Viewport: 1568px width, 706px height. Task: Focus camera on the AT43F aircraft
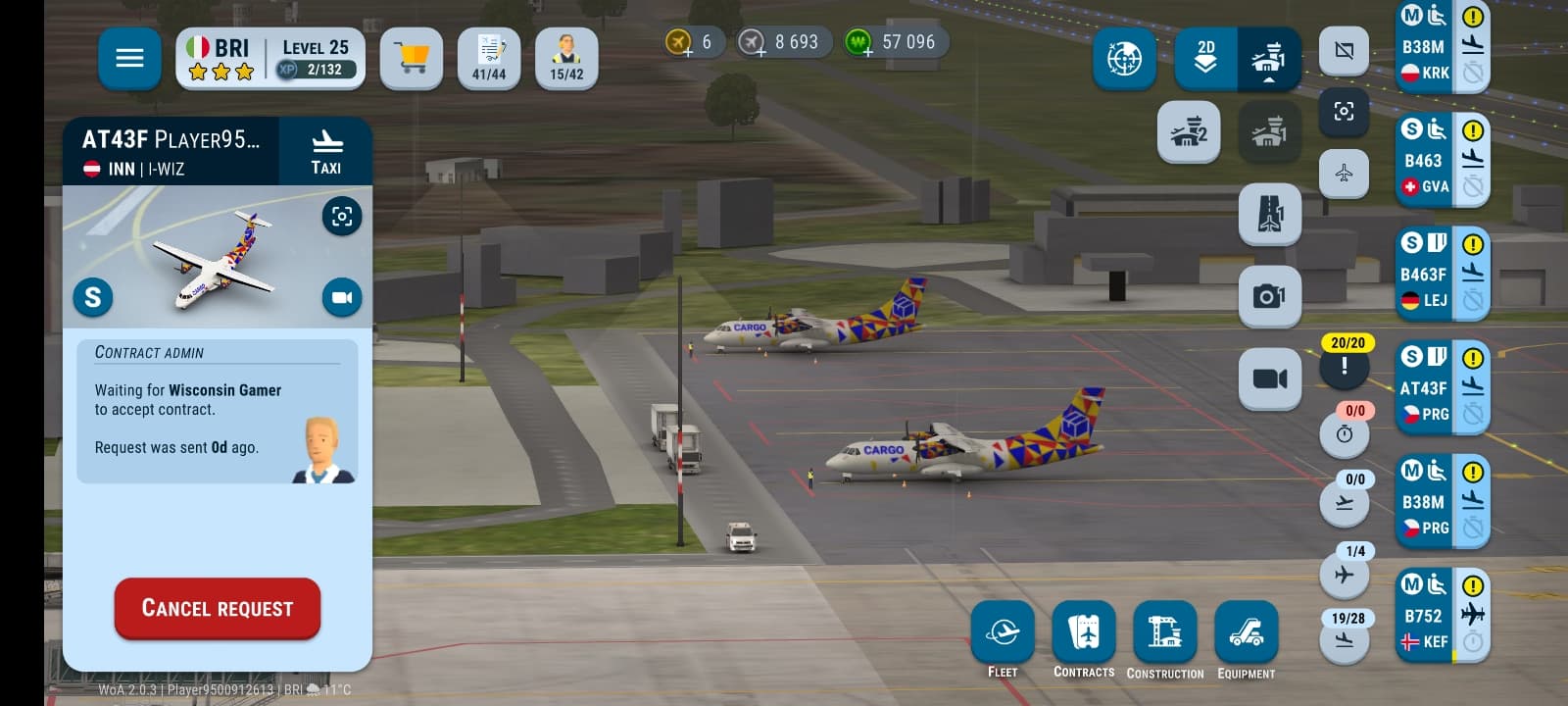coord(342,216)
